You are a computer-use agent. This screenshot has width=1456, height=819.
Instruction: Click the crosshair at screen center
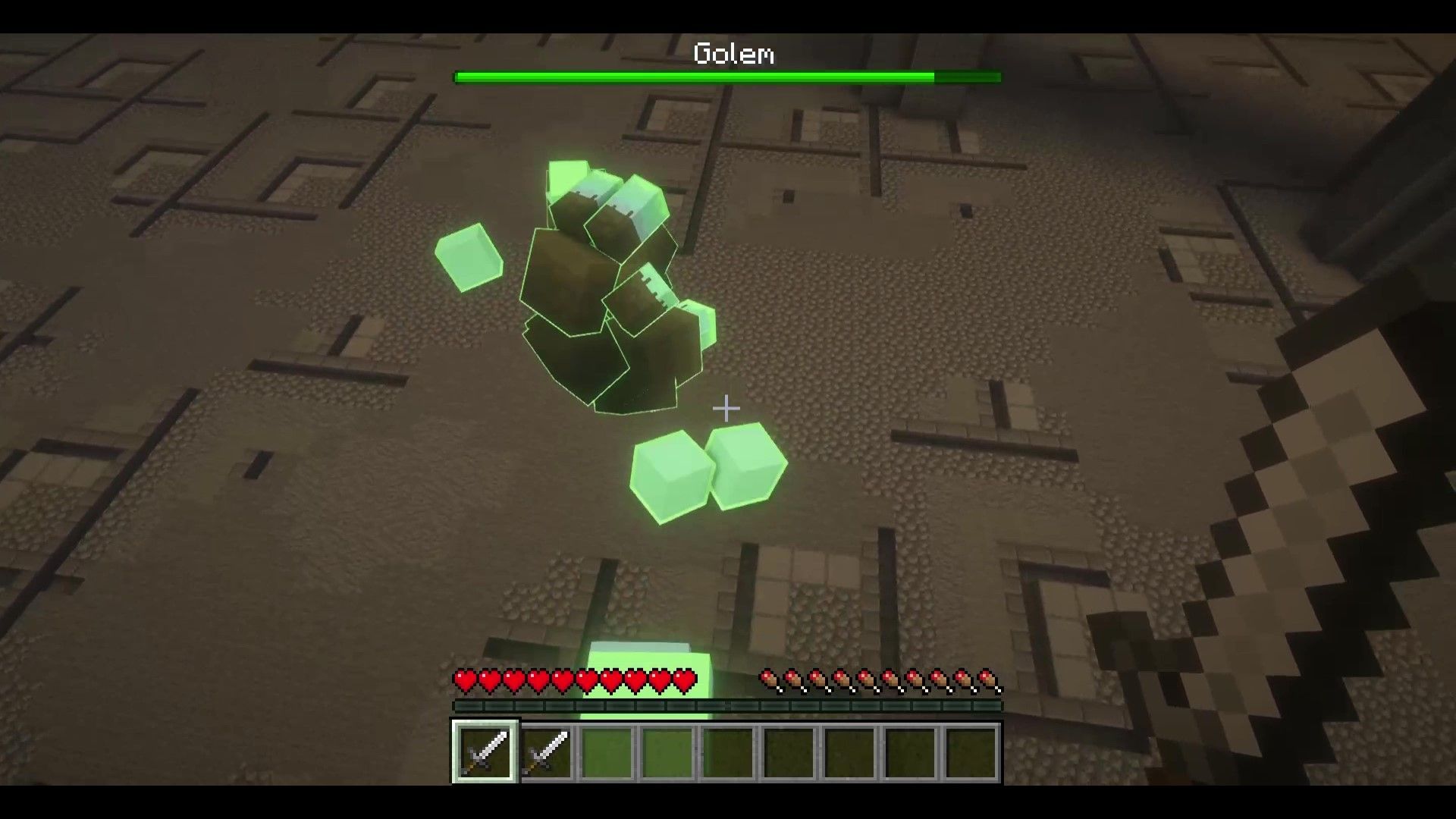tap(726, 408)
